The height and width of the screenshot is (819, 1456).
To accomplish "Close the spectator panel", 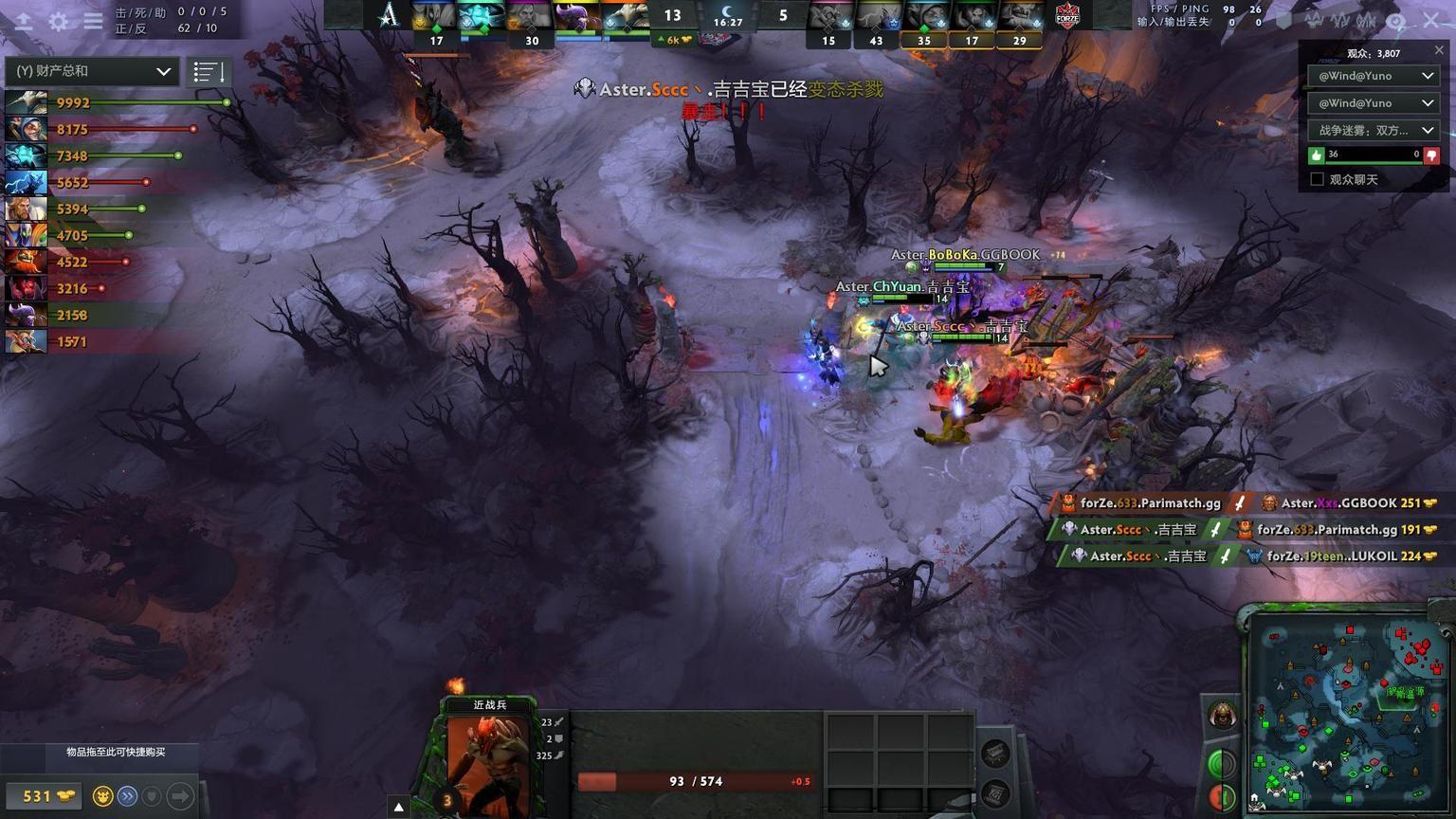I will pos(1439,50).
